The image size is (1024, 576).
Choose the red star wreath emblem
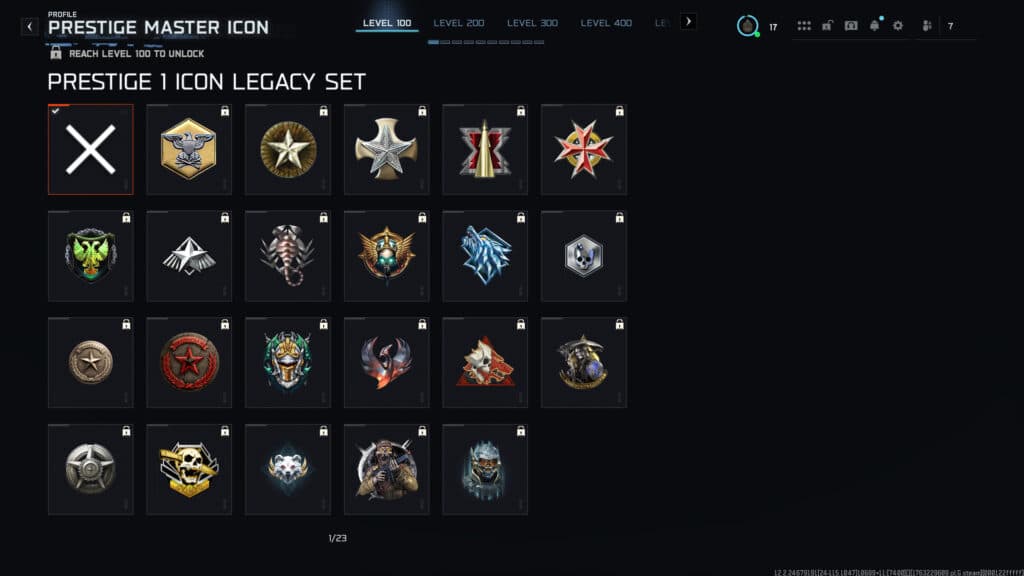189,362
